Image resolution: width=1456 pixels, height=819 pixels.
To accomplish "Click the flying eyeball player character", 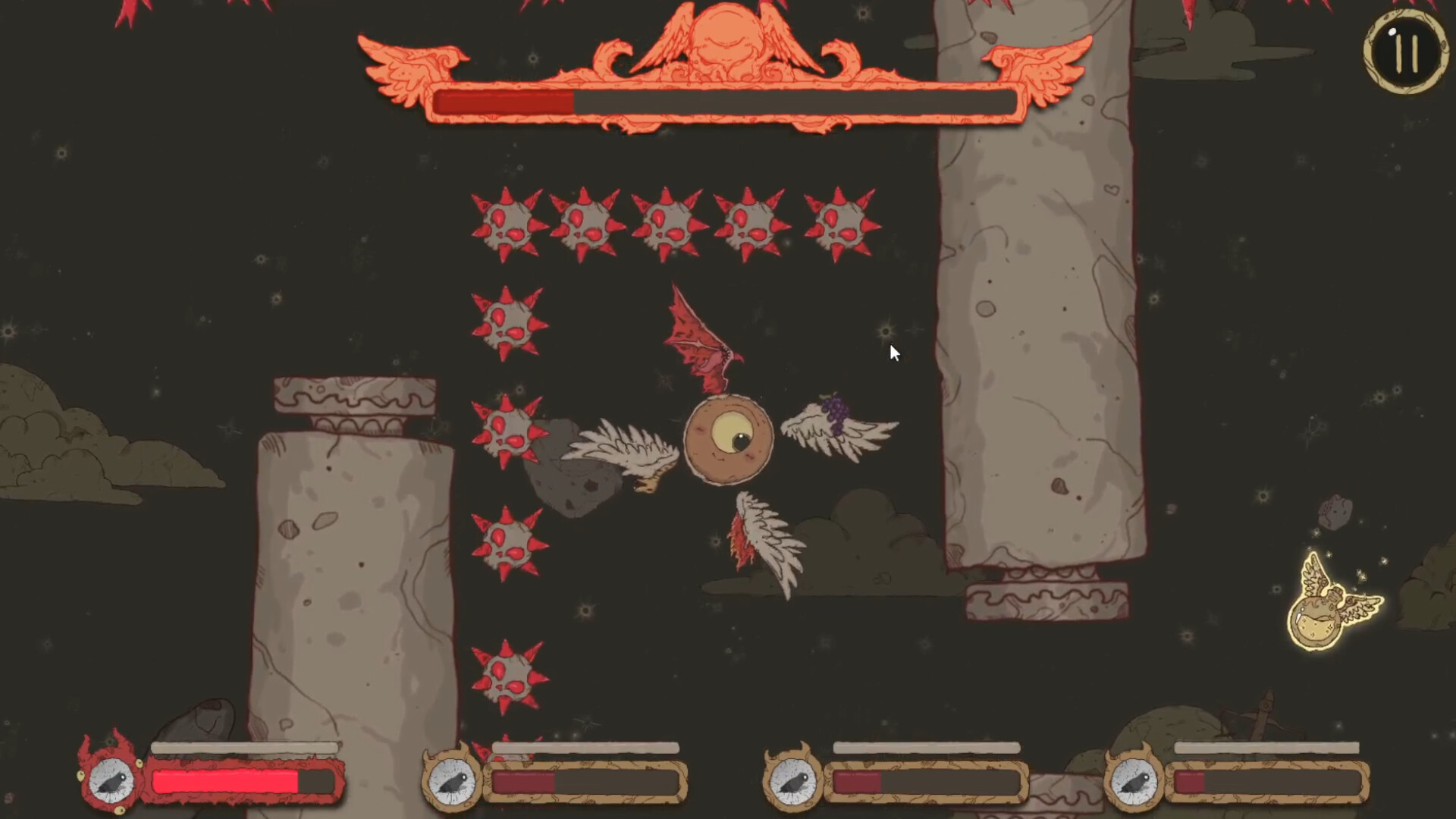I will pos(726,438).
